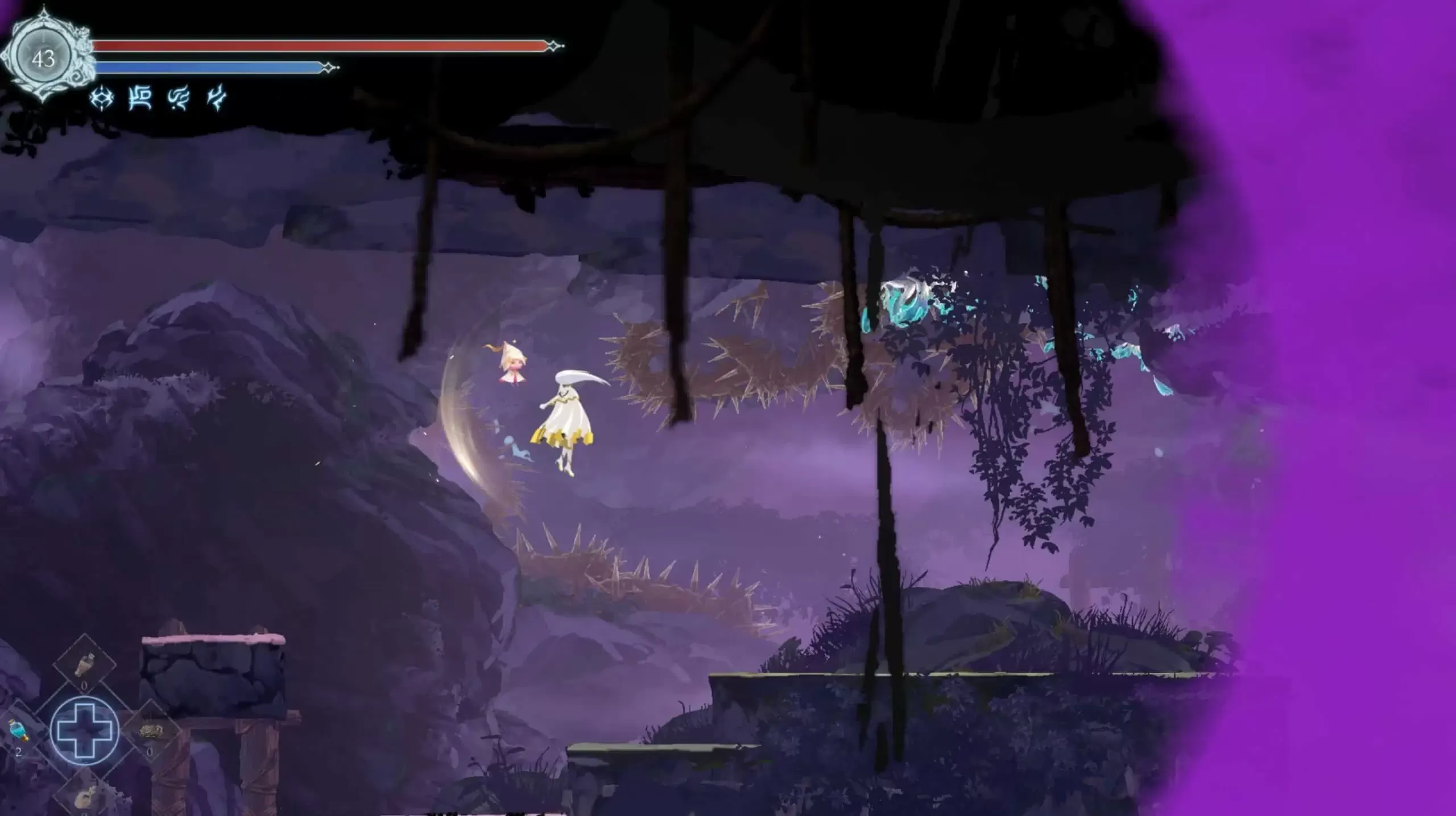Viewport: 1456px width, 816px height.
Task: Select the diamond-eye rune icon
Action: (x=102, y=99)
